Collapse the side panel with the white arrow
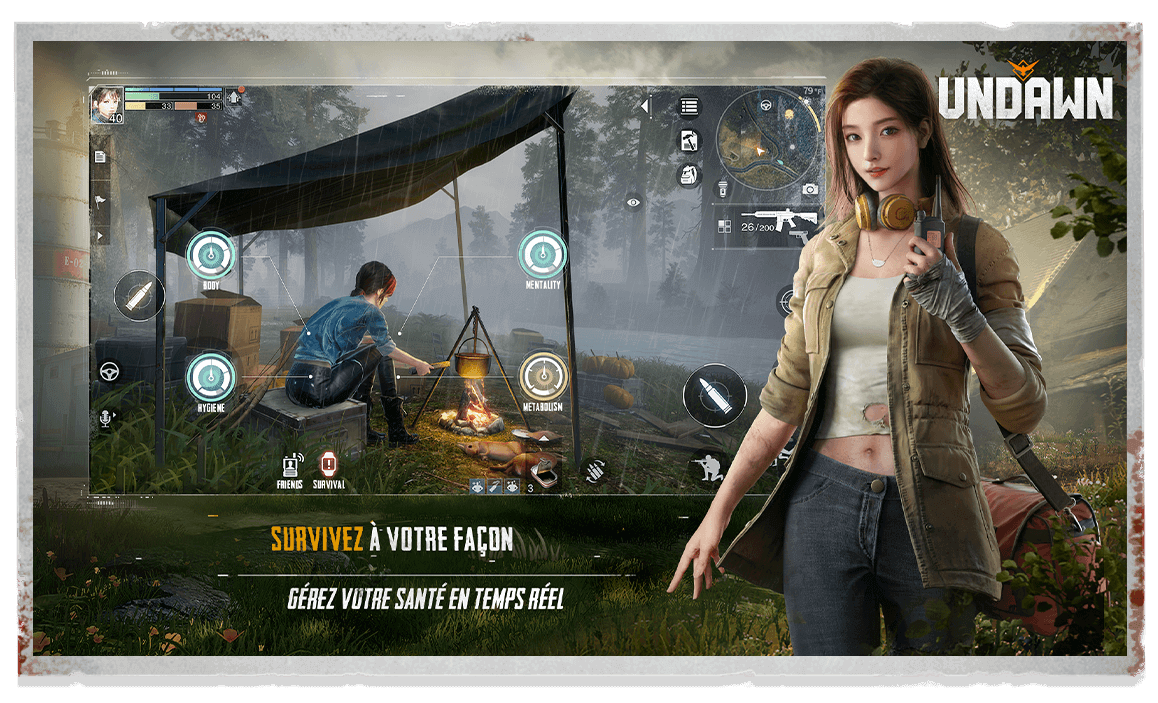The width and height of the screenshot is (1158, 703). [x=646, y=106]
